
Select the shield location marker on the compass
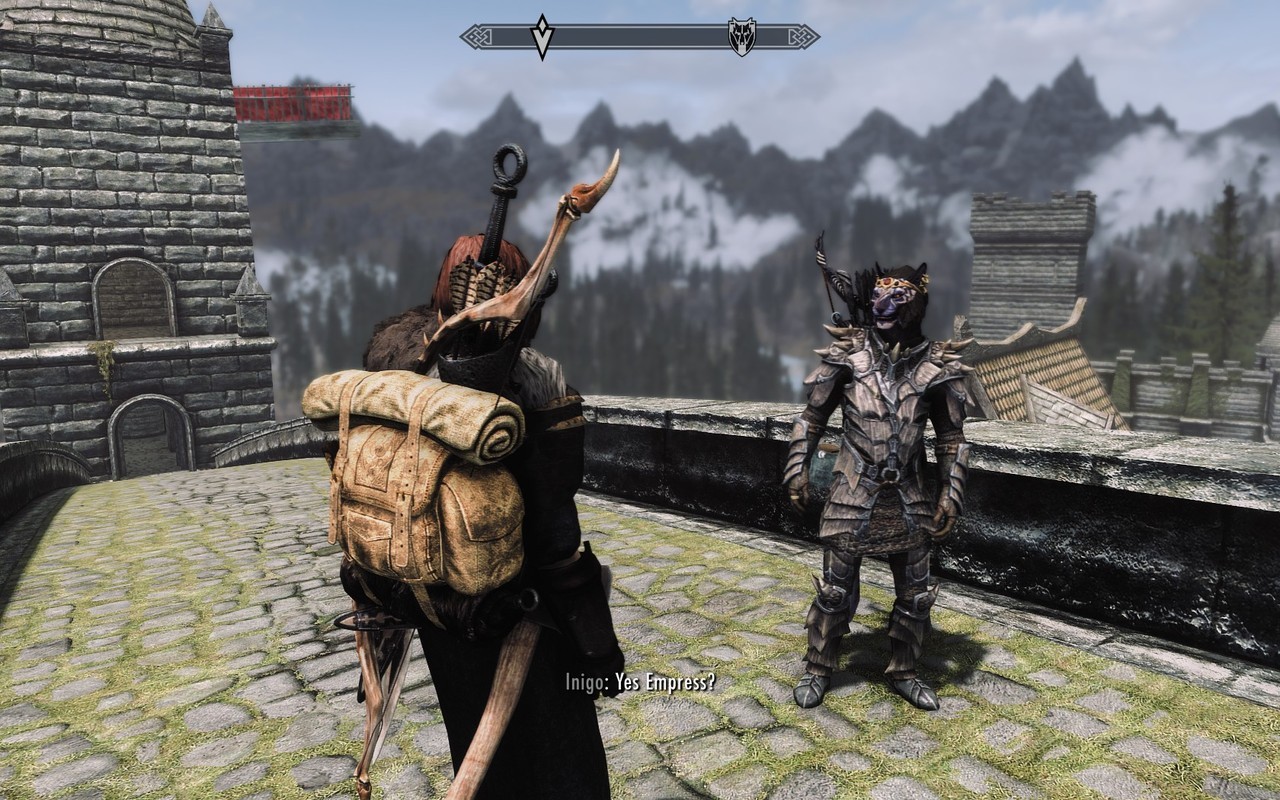pos(741,37)
